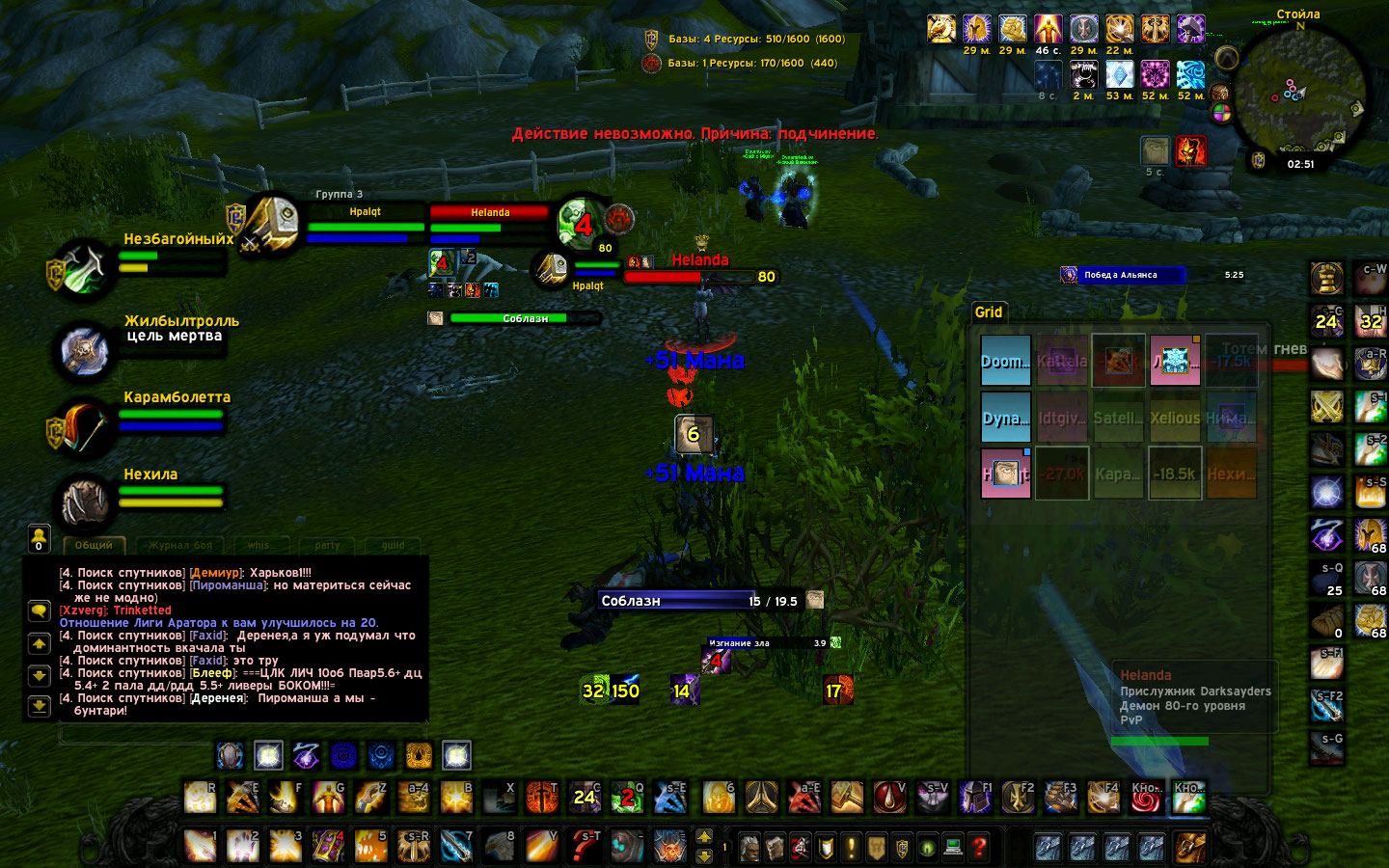The image size is (1389, 868).
Task: Click the Alliance battleground shield on minimap
Action: [1258, 160]
